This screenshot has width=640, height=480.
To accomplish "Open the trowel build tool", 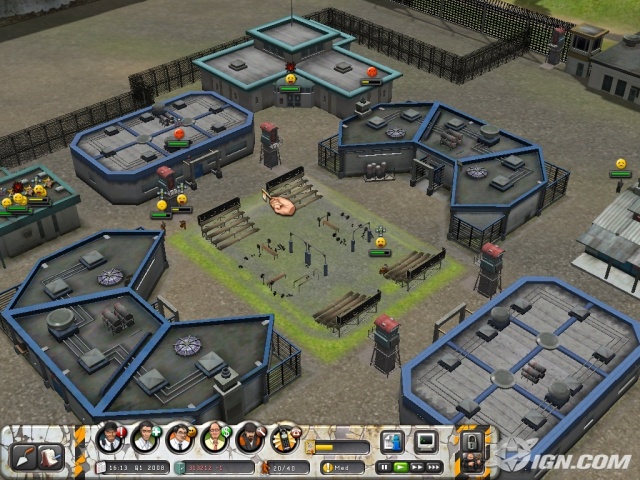I will coord(23,456).
